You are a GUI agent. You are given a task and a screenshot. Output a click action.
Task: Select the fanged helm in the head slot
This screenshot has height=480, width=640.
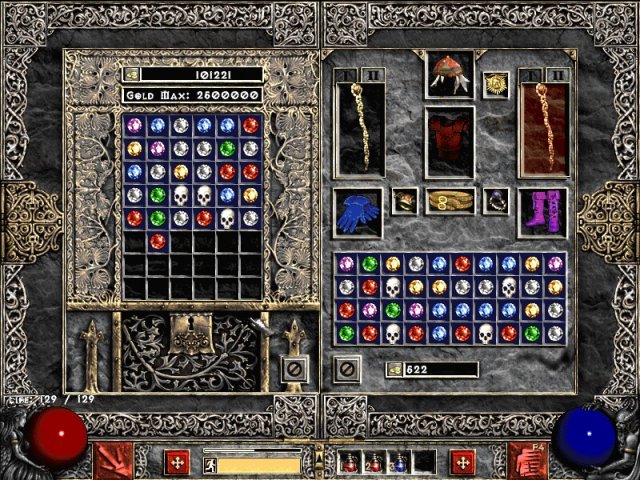pyautogui.click(x=449, y=73)
